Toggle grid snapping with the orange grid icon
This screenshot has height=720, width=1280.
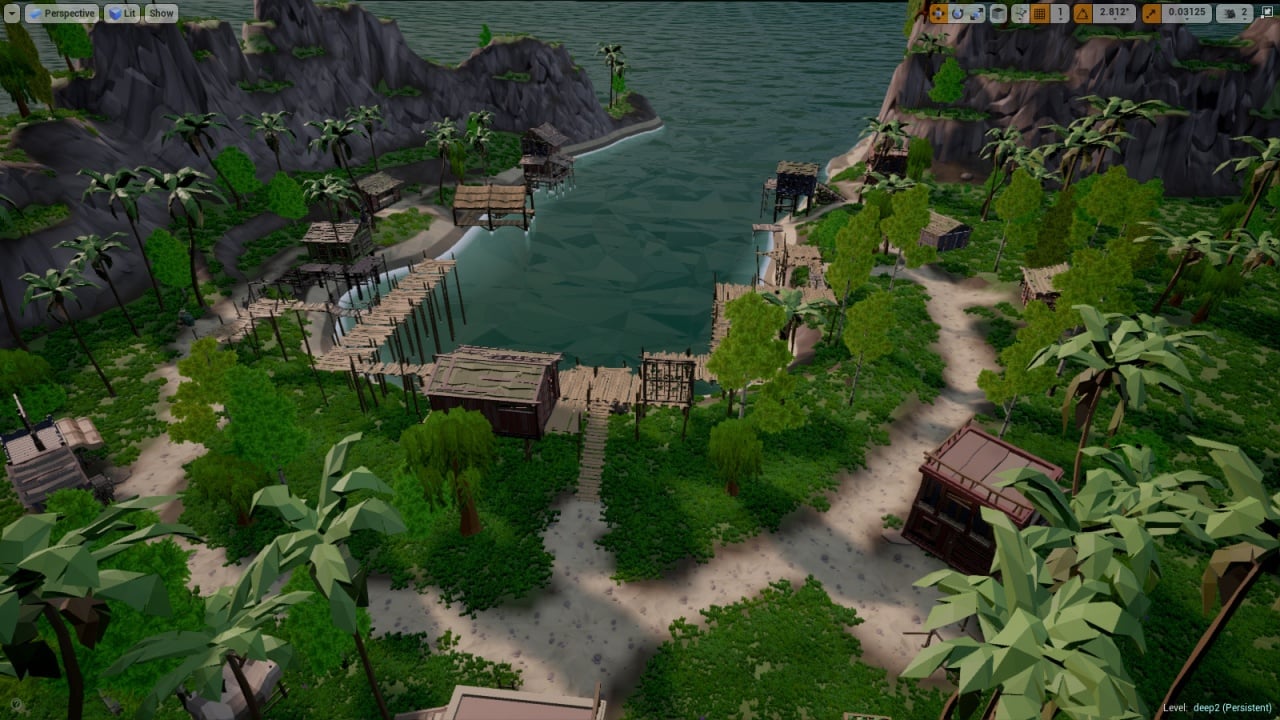coord(1040,13)
